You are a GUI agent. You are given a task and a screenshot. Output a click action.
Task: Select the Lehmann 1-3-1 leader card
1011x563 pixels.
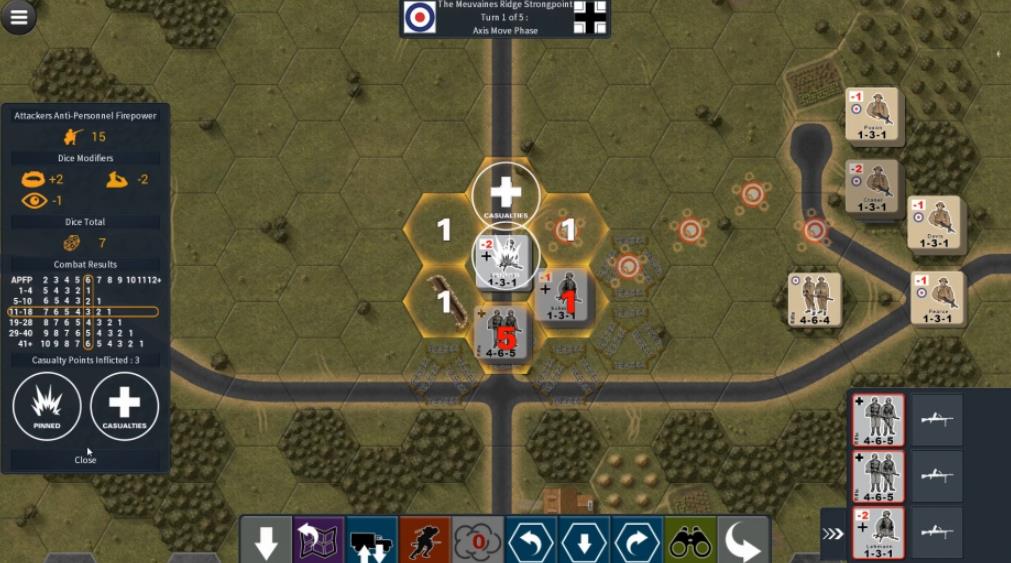[878, 533]
